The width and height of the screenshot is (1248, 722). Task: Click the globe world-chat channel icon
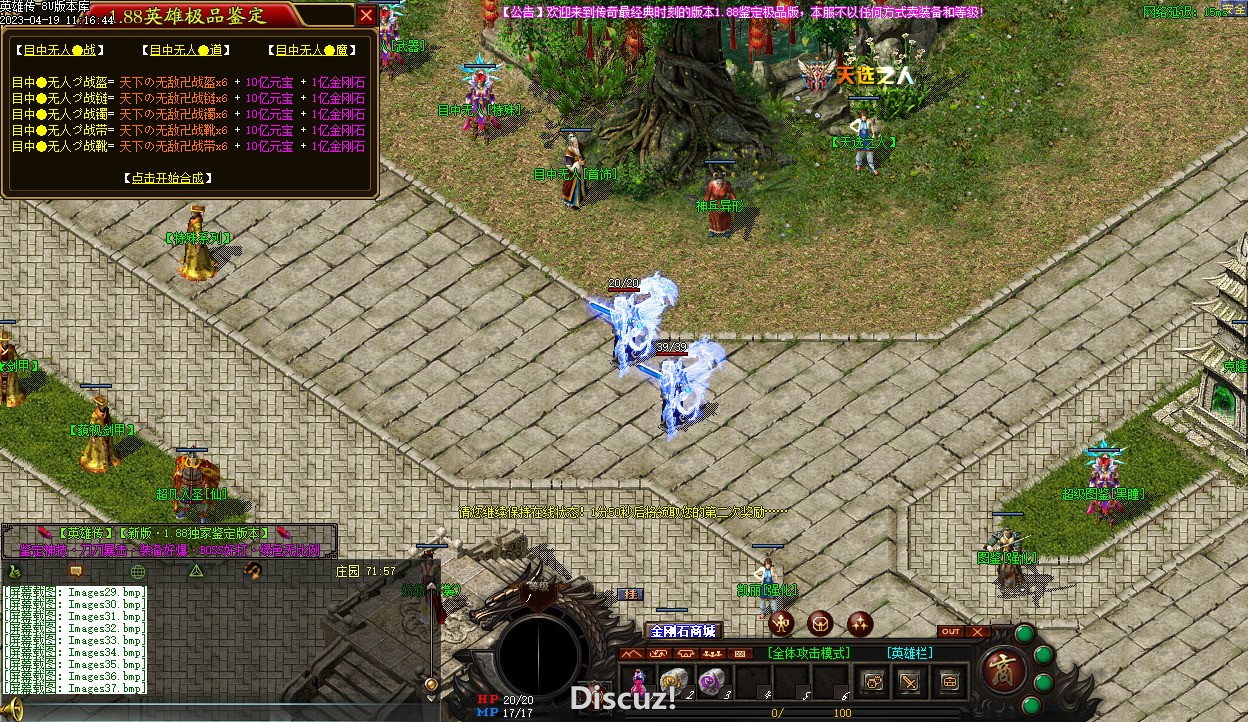[138, 571]
